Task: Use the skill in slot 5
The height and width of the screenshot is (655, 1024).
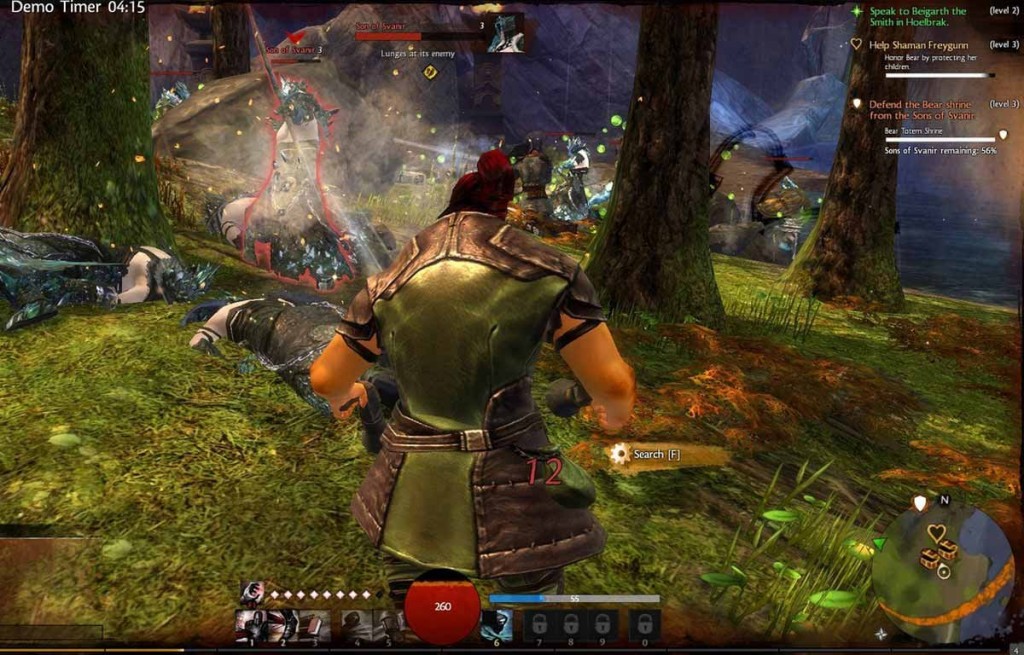Action: click(x=387, y=625)
